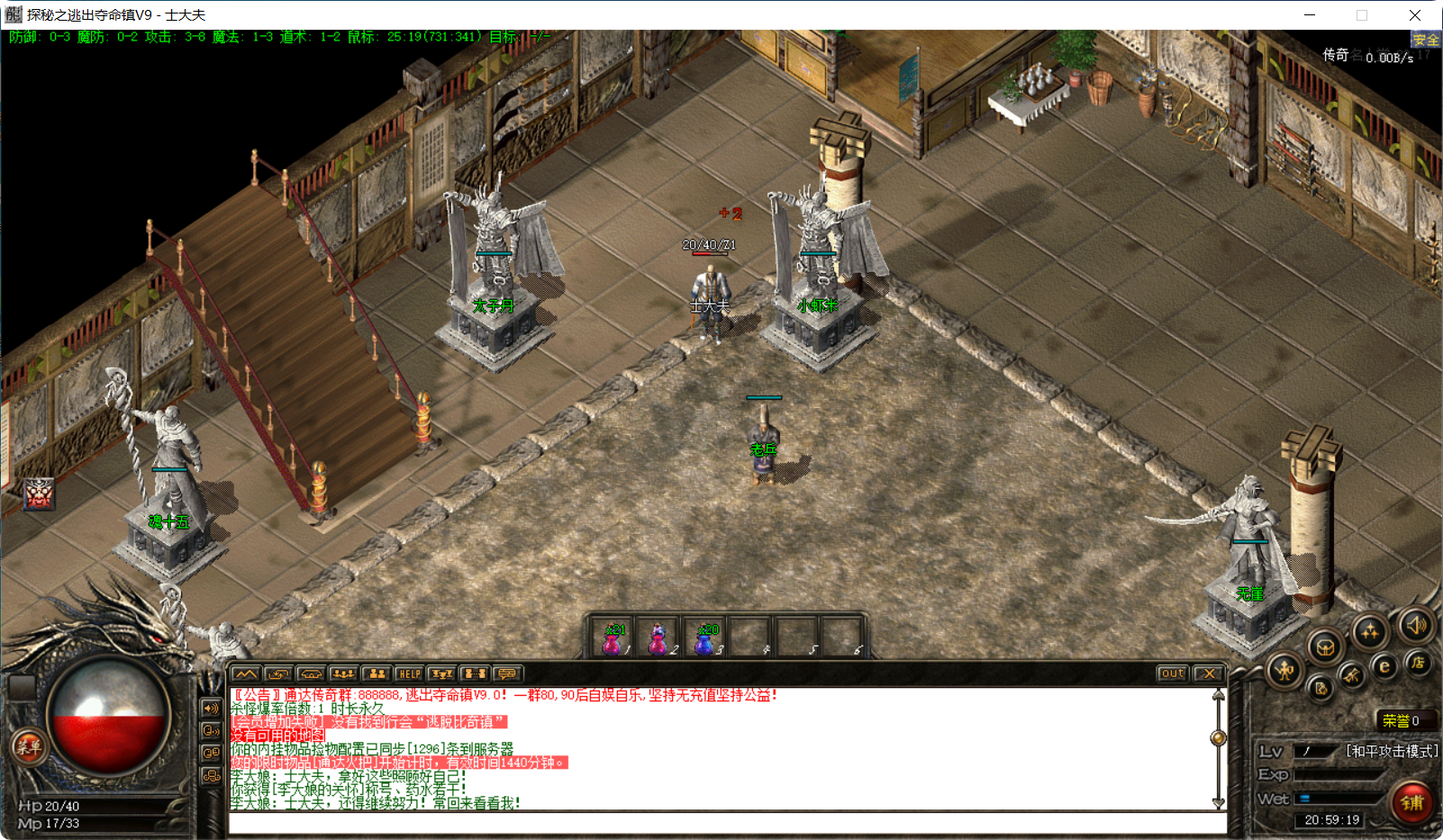Open the ranking goblet toolbar icon
1443x840 pixels.
[x=443, y=673]
